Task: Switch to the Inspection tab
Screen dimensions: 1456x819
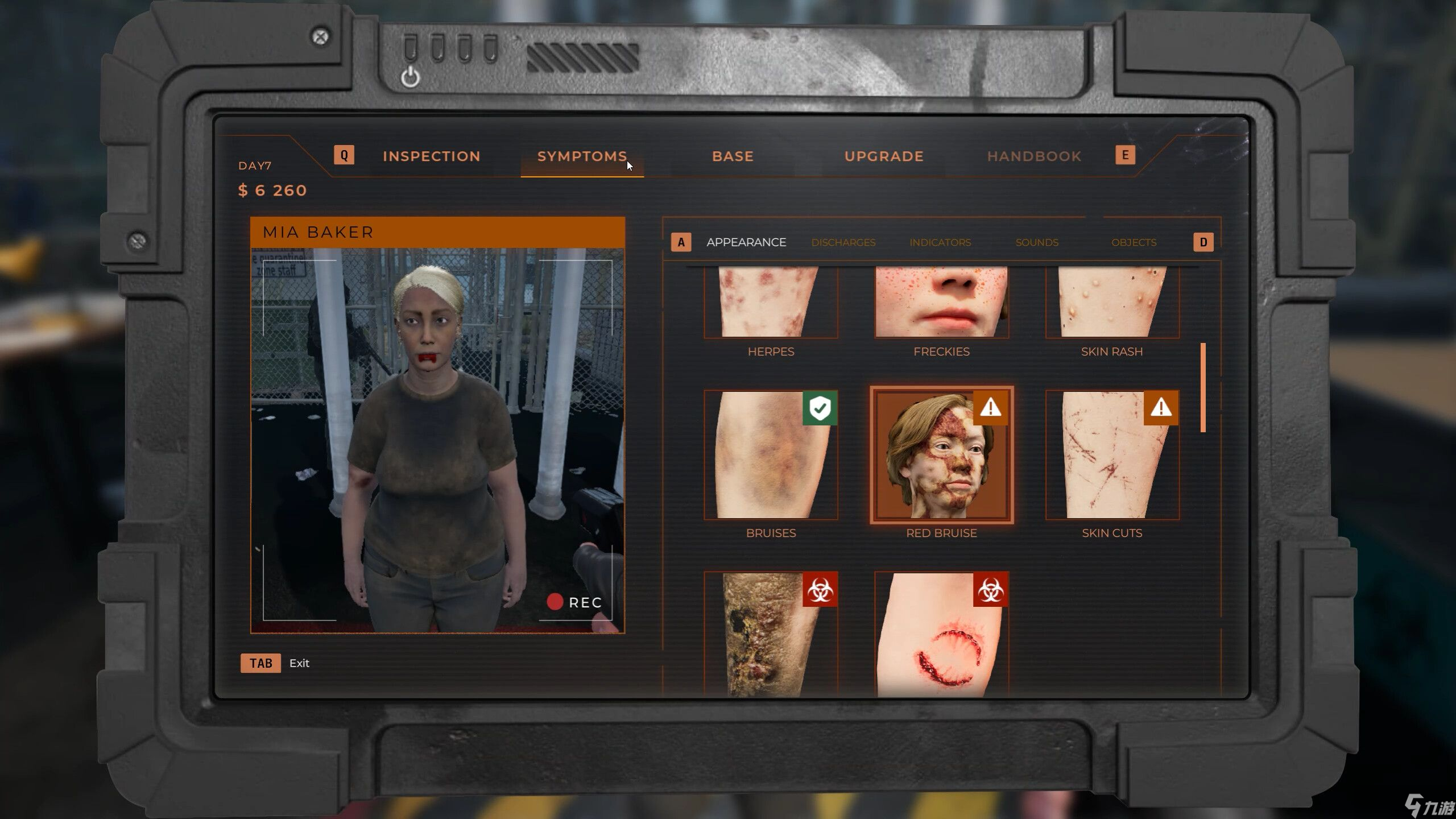Action: 431,156
